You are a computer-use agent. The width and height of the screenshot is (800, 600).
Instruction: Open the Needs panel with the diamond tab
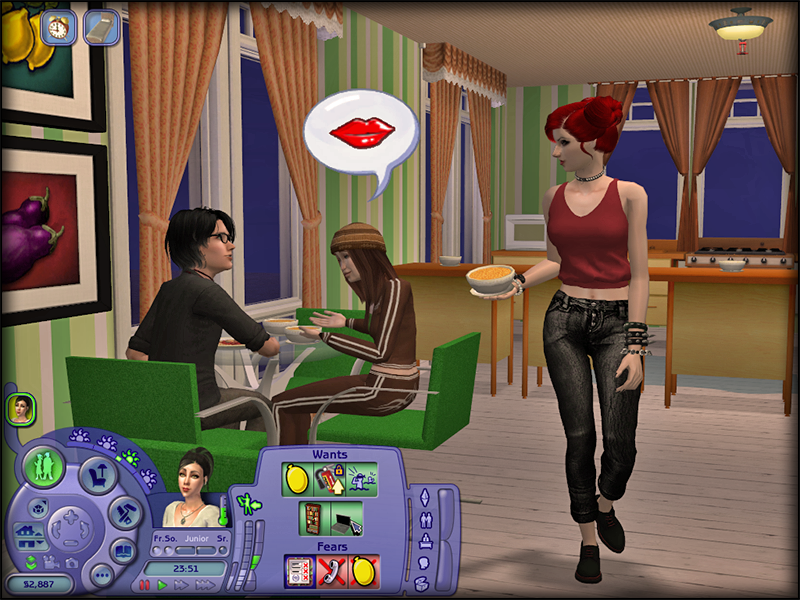(x=423, y=496)
